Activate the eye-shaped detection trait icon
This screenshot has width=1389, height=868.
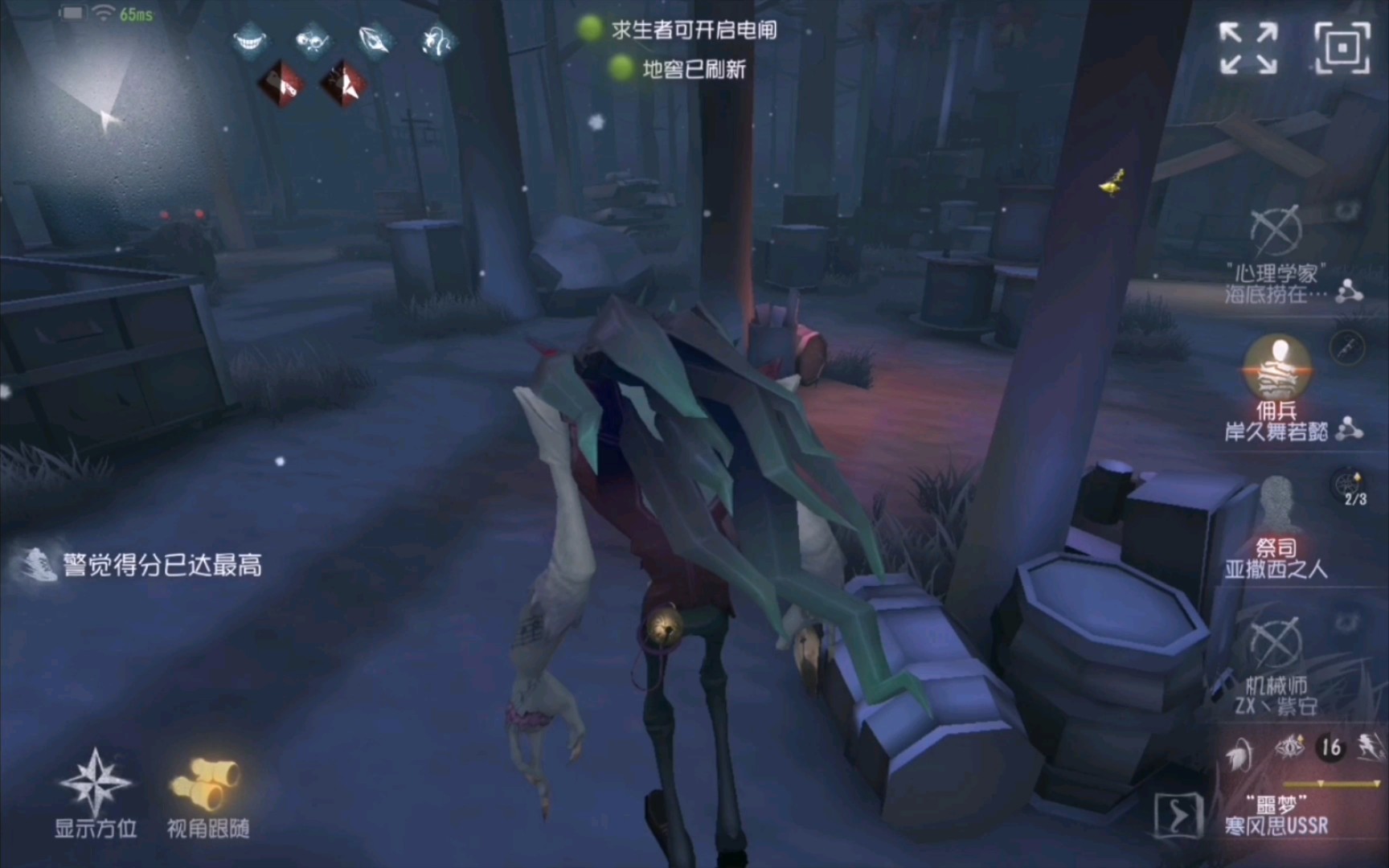[374, 41]
